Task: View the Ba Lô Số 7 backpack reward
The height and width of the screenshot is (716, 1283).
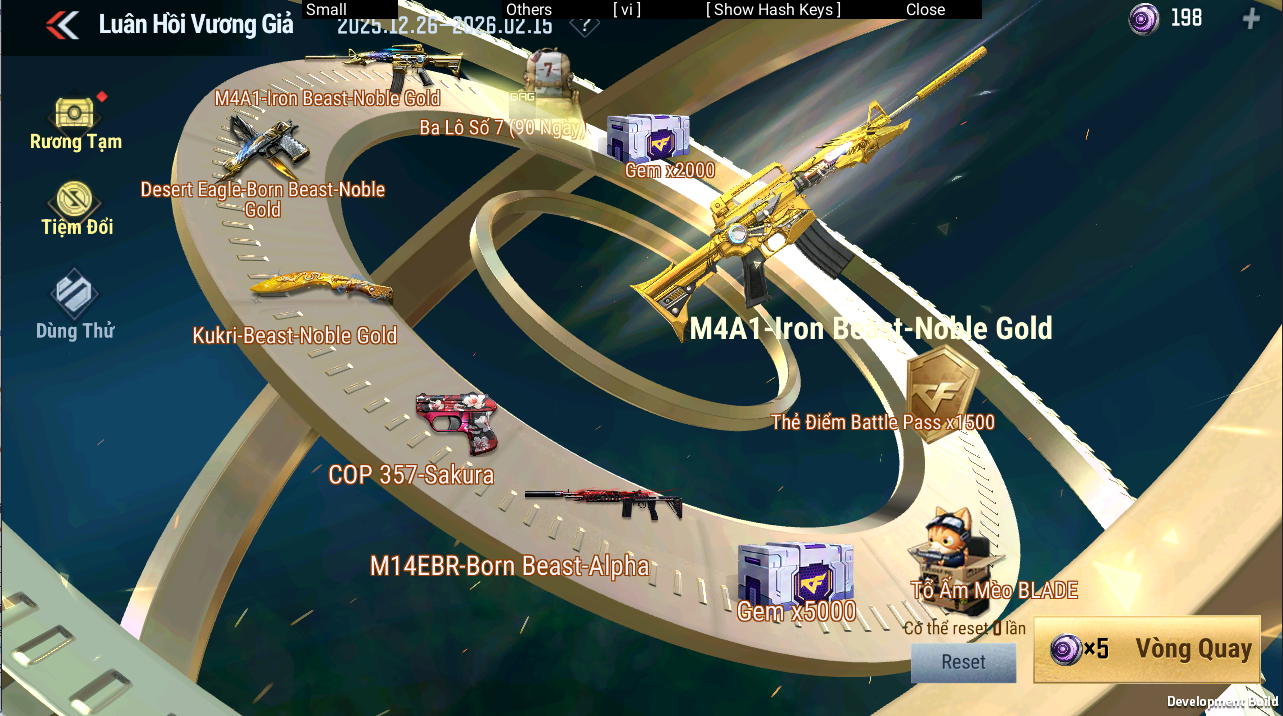Action: tap(549, 77)
